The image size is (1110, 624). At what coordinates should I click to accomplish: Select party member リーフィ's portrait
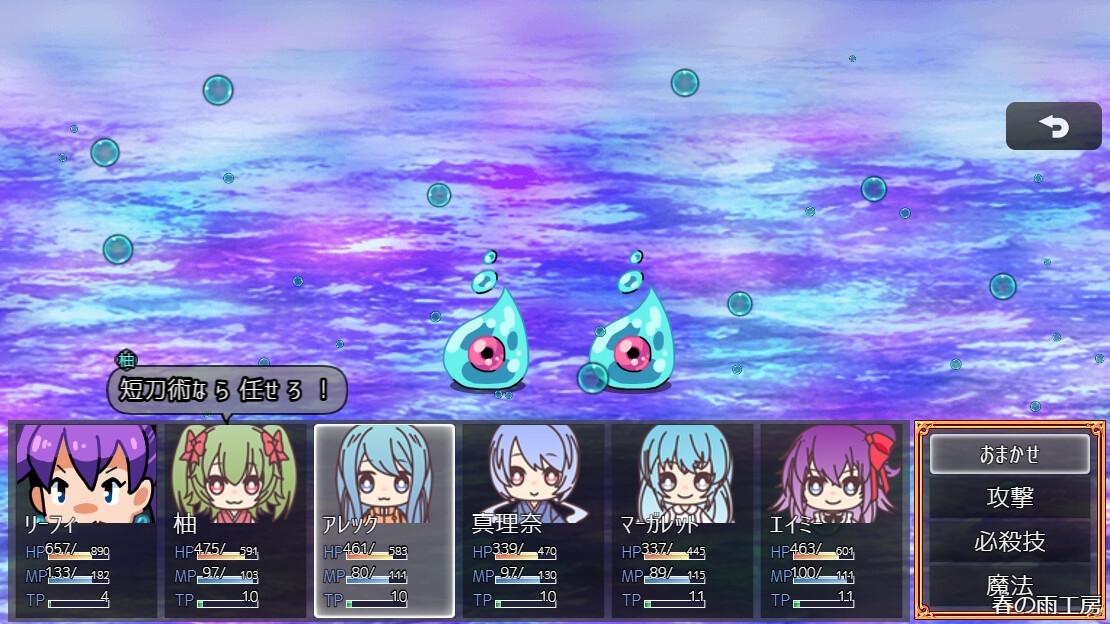click(86, 472)
